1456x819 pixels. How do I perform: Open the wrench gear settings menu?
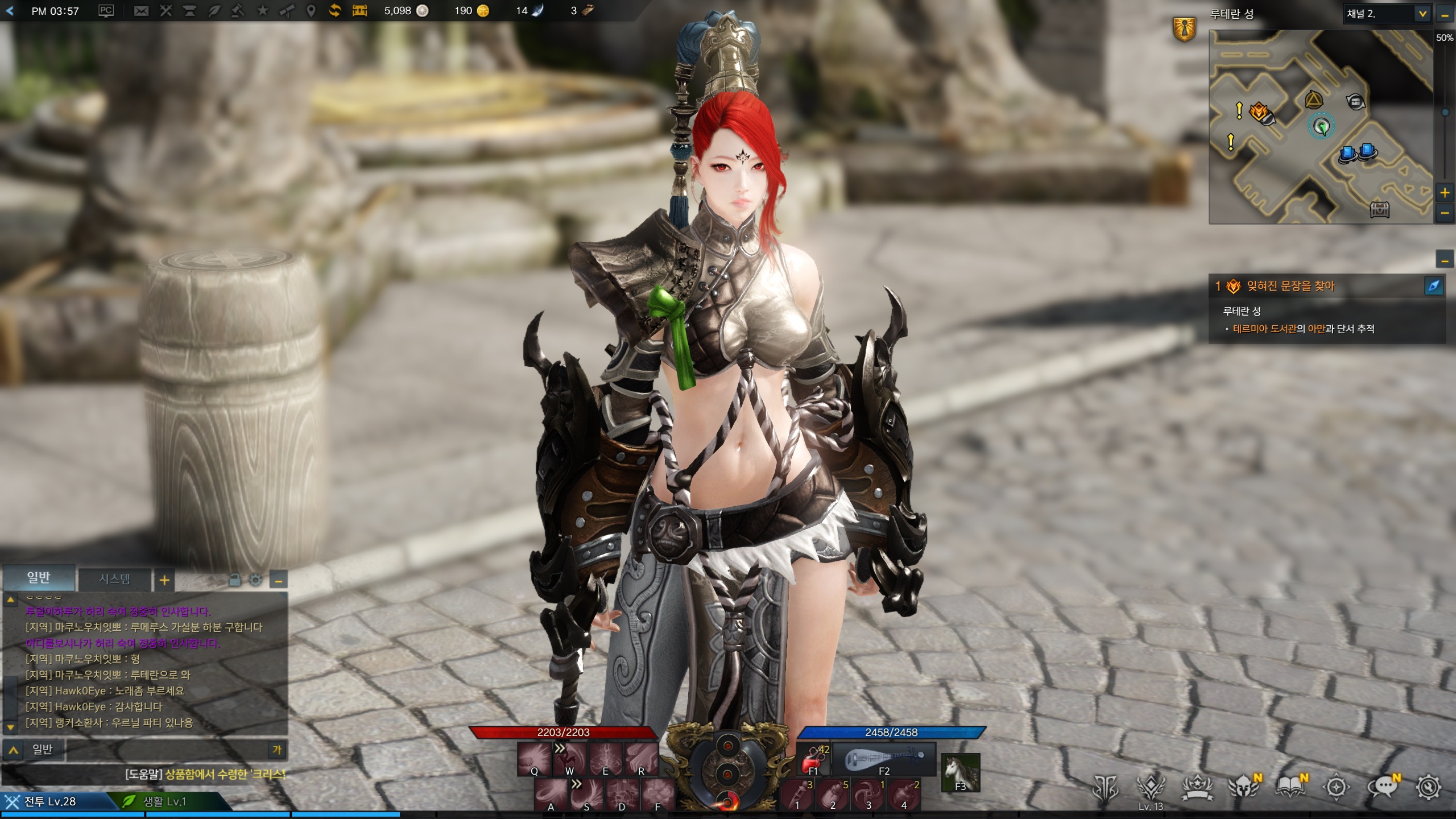1428,787
